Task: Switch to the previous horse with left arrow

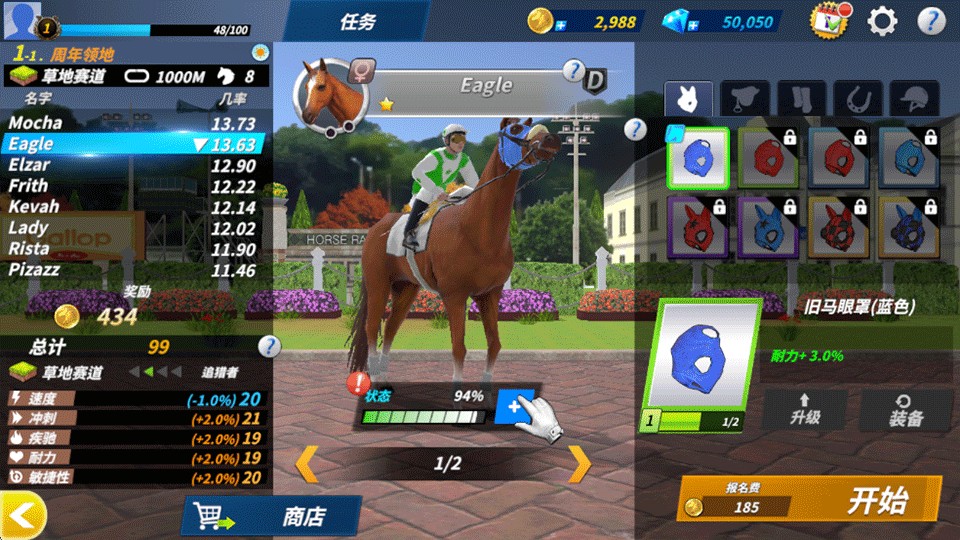Action: pos(307,463)
